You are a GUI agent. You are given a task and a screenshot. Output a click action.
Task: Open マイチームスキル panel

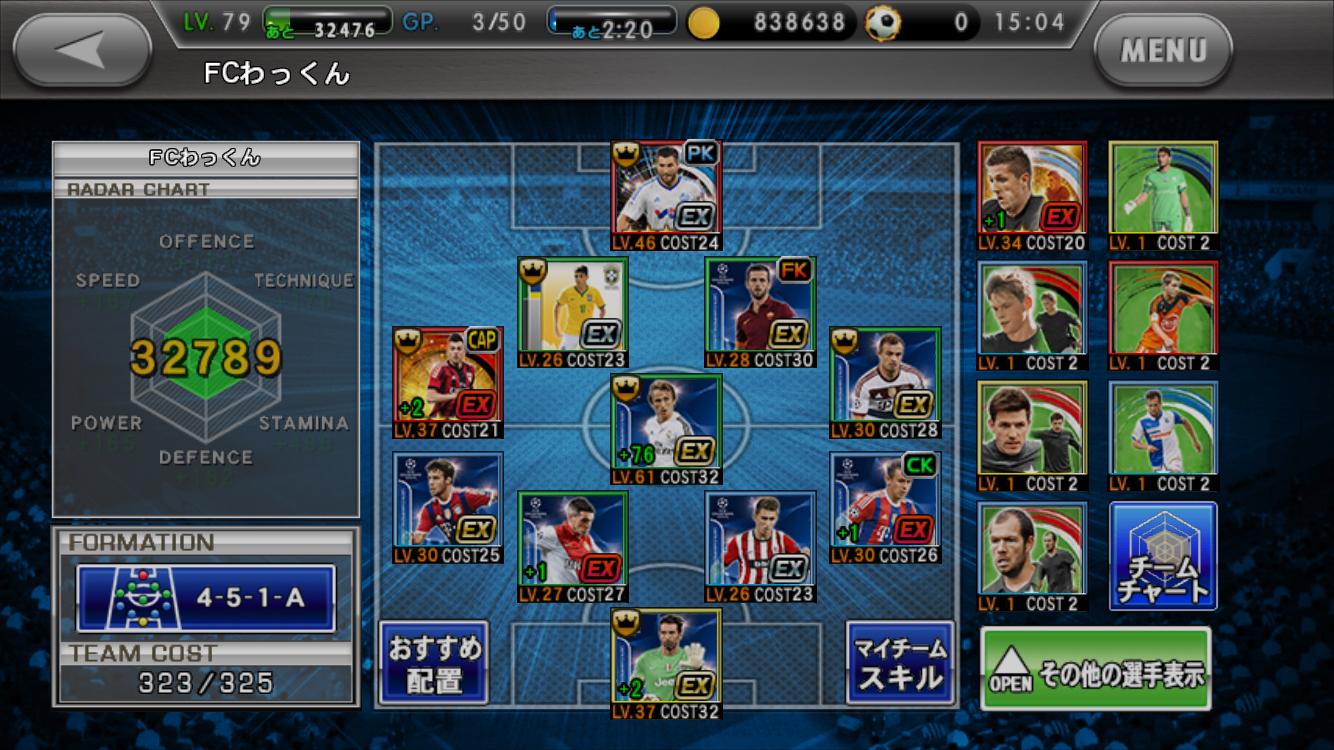click(899, 663)
